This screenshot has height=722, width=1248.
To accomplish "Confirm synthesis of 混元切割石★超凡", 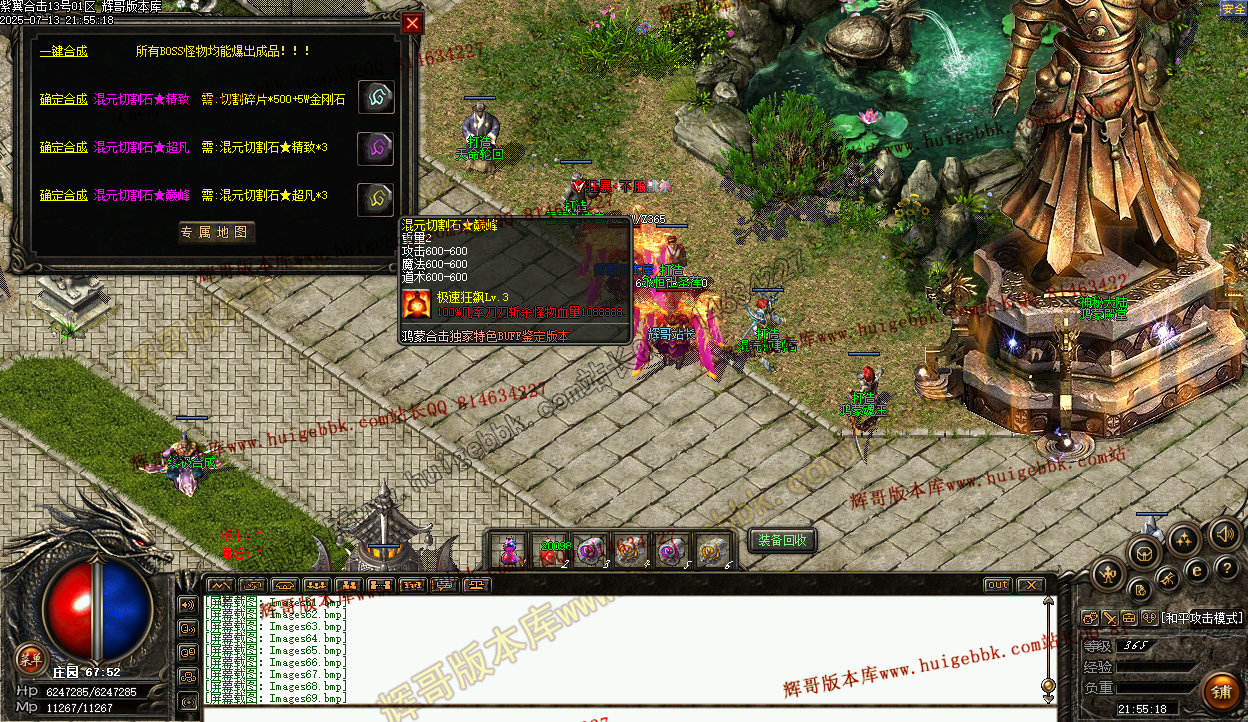I will pos(63,147).
